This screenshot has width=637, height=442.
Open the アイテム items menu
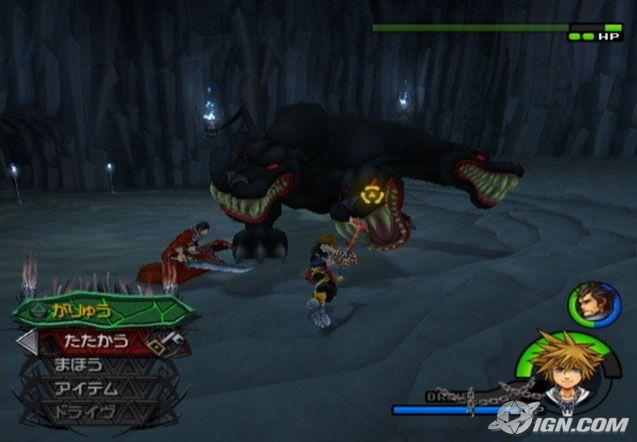point(88,388)
